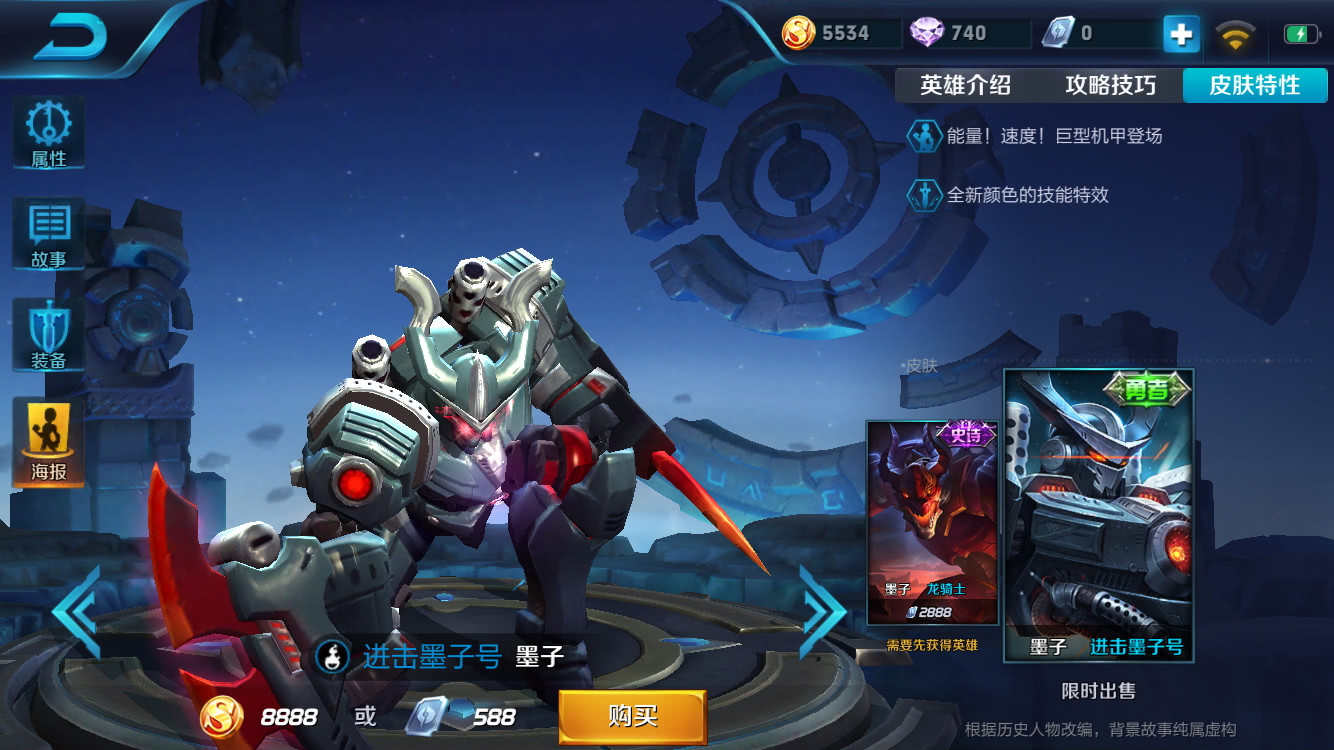1334x750 pixels.
Task: Go back using the return arrow
Action: [x=72, y=38]
